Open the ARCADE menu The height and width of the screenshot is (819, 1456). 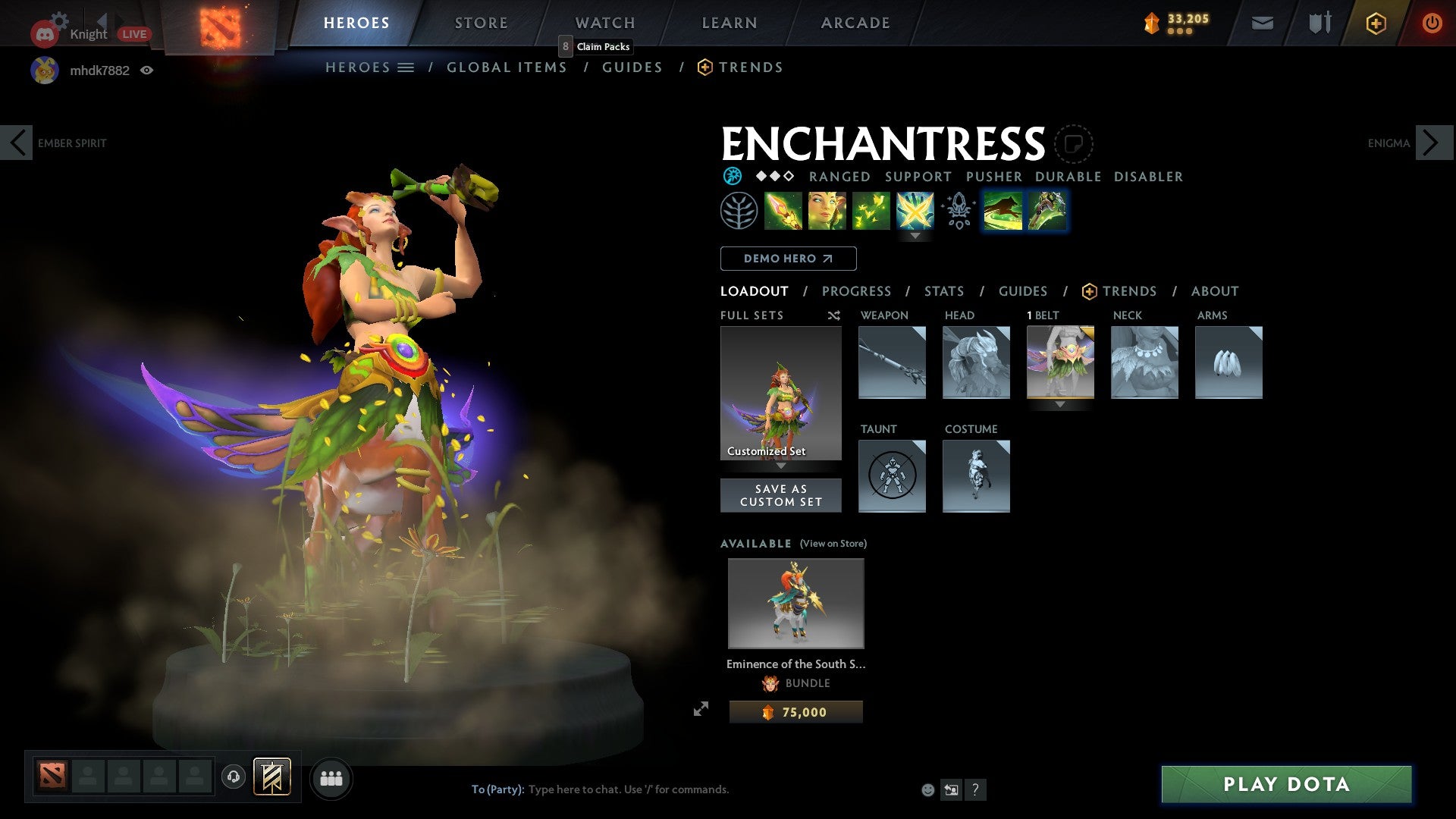click(x=855, y=22)
